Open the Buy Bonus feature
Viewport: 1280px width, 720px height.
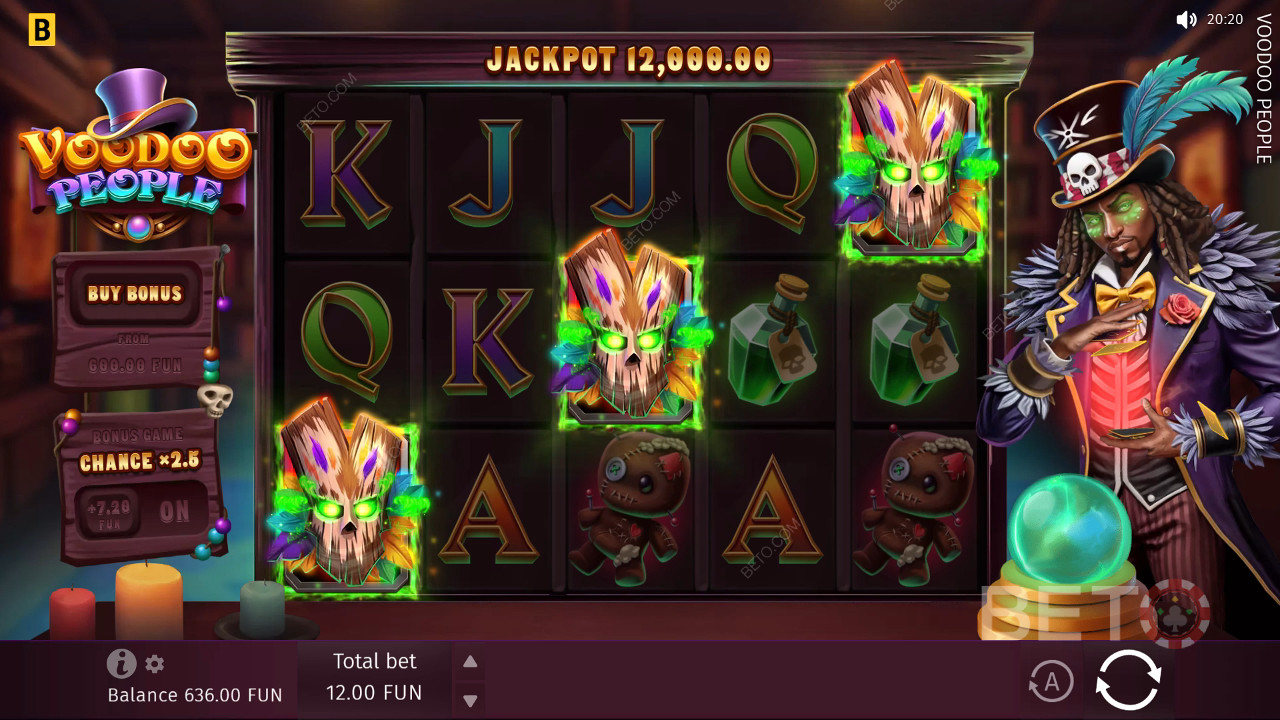[135, 293]
